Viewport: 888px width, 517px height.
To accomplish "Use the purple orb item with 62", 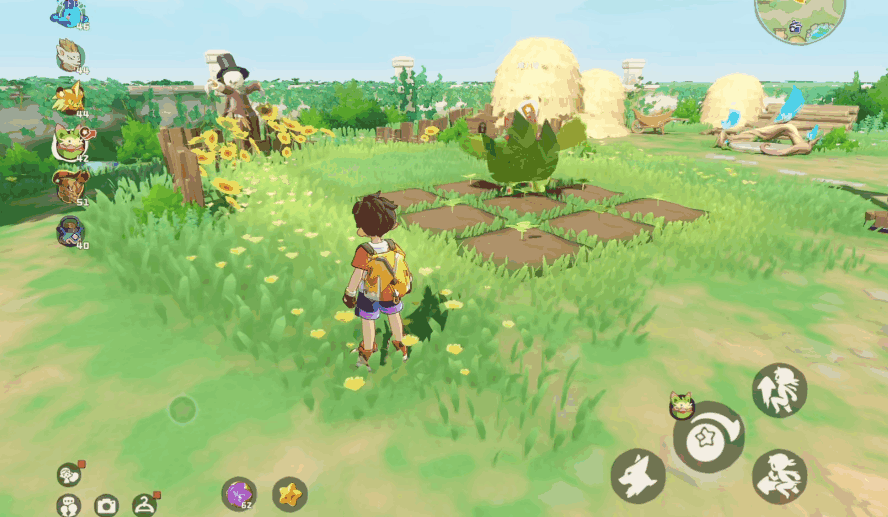I will click(238, 493).
